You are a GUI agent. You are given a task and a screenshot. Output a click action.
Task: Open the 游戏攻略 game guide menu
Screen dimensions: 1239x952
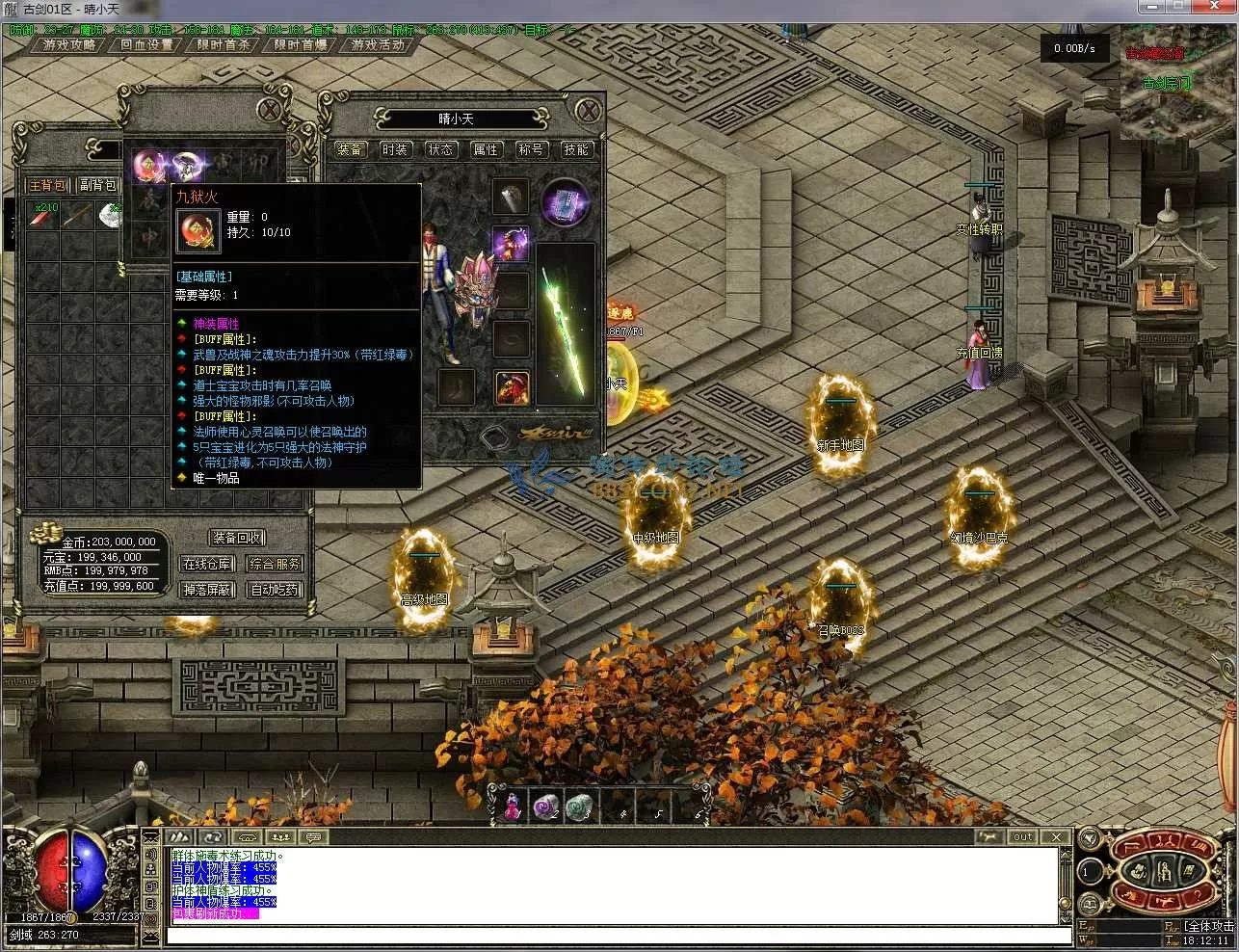(68, 45)
